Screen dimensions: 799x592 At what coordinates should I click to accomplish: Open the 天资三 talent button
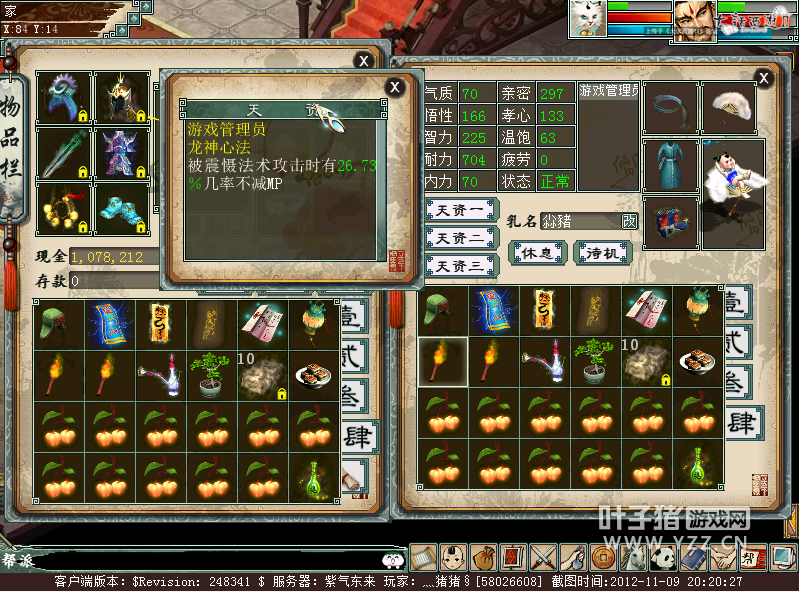pyautogui.click(x=461, y=266)
